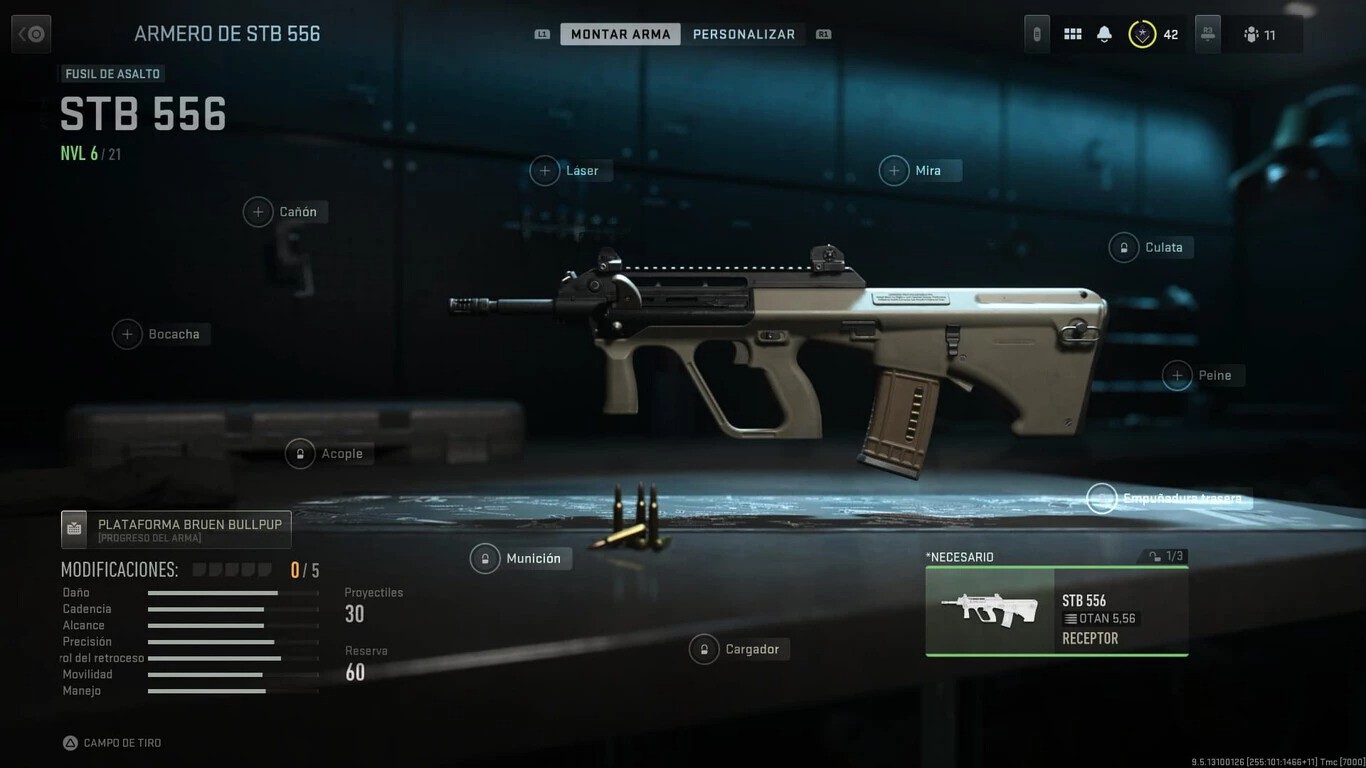Open PLATAFORMA BRUEN BULLPUP weapon progress
This screenshot has width=1366, height=768.
pos(175,528)
